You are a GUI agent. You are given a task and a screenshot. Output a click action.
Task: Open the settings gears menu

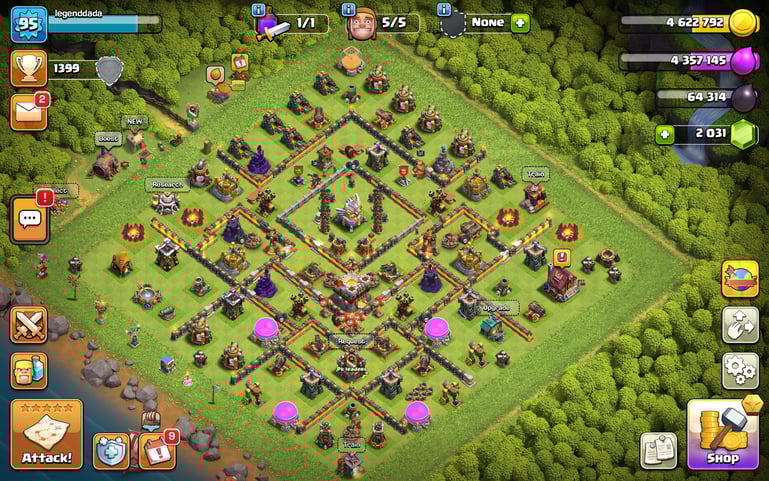(x=740, y=370)
